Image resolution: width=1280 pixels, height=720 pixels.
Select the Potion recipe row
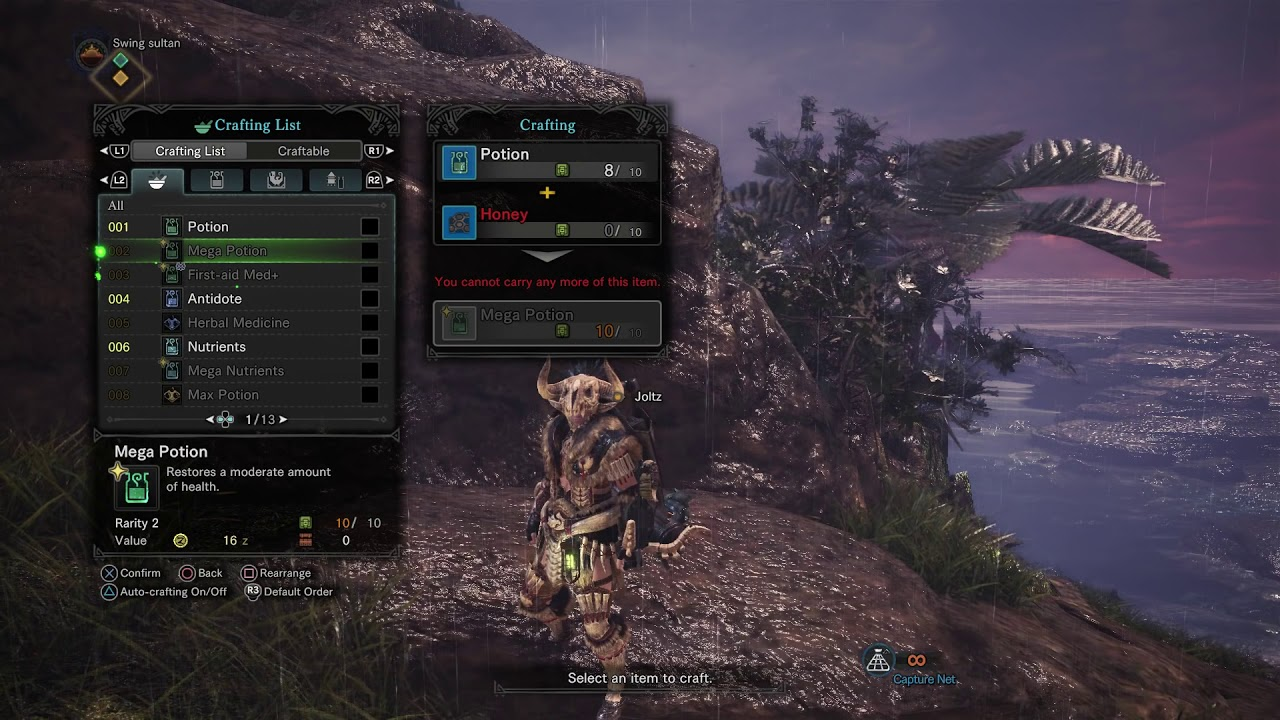point(246,227)
